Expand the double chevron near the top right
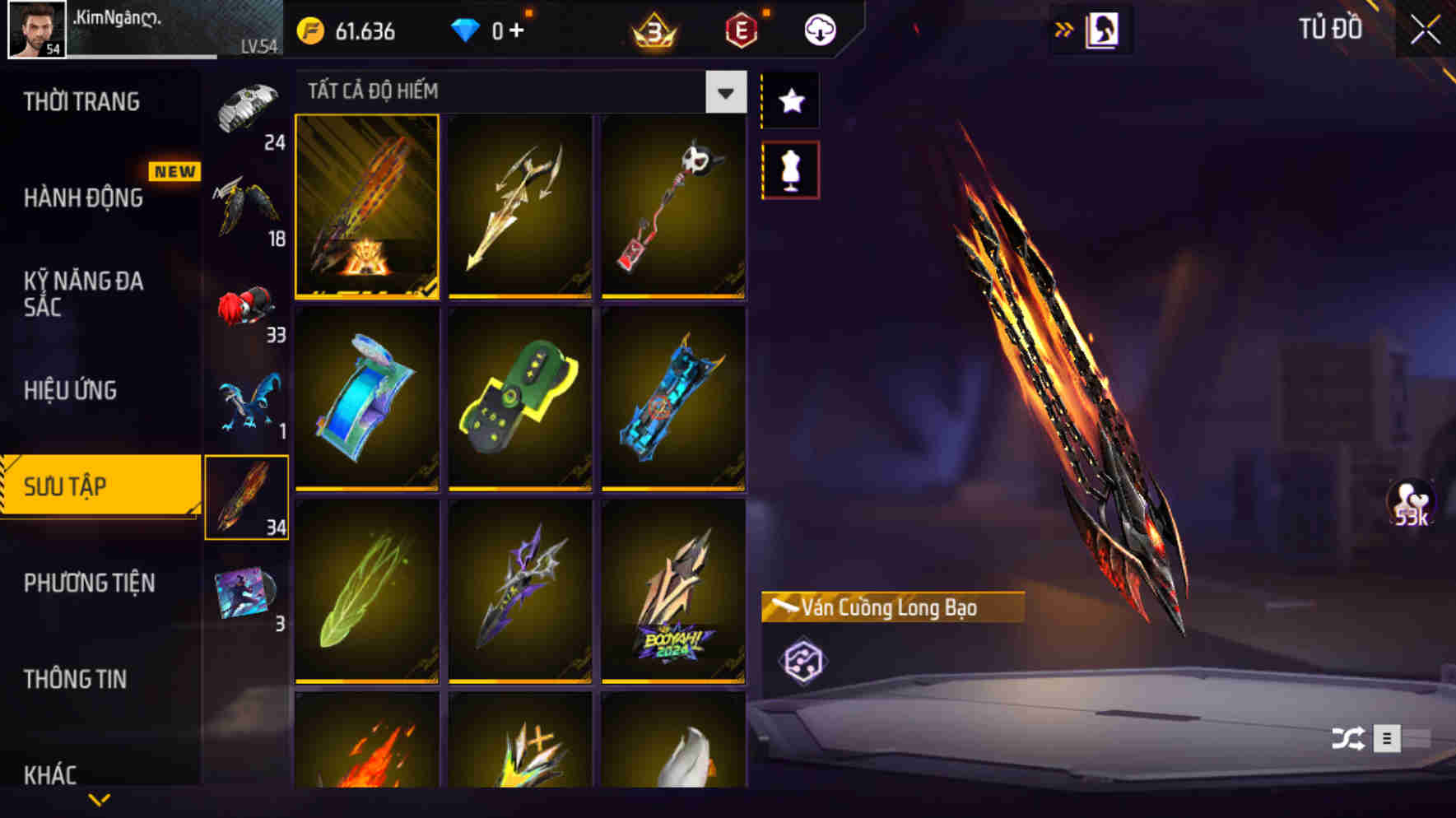Image resolution: width=1456 pixels, height=818 pixels. [1065, 28]
